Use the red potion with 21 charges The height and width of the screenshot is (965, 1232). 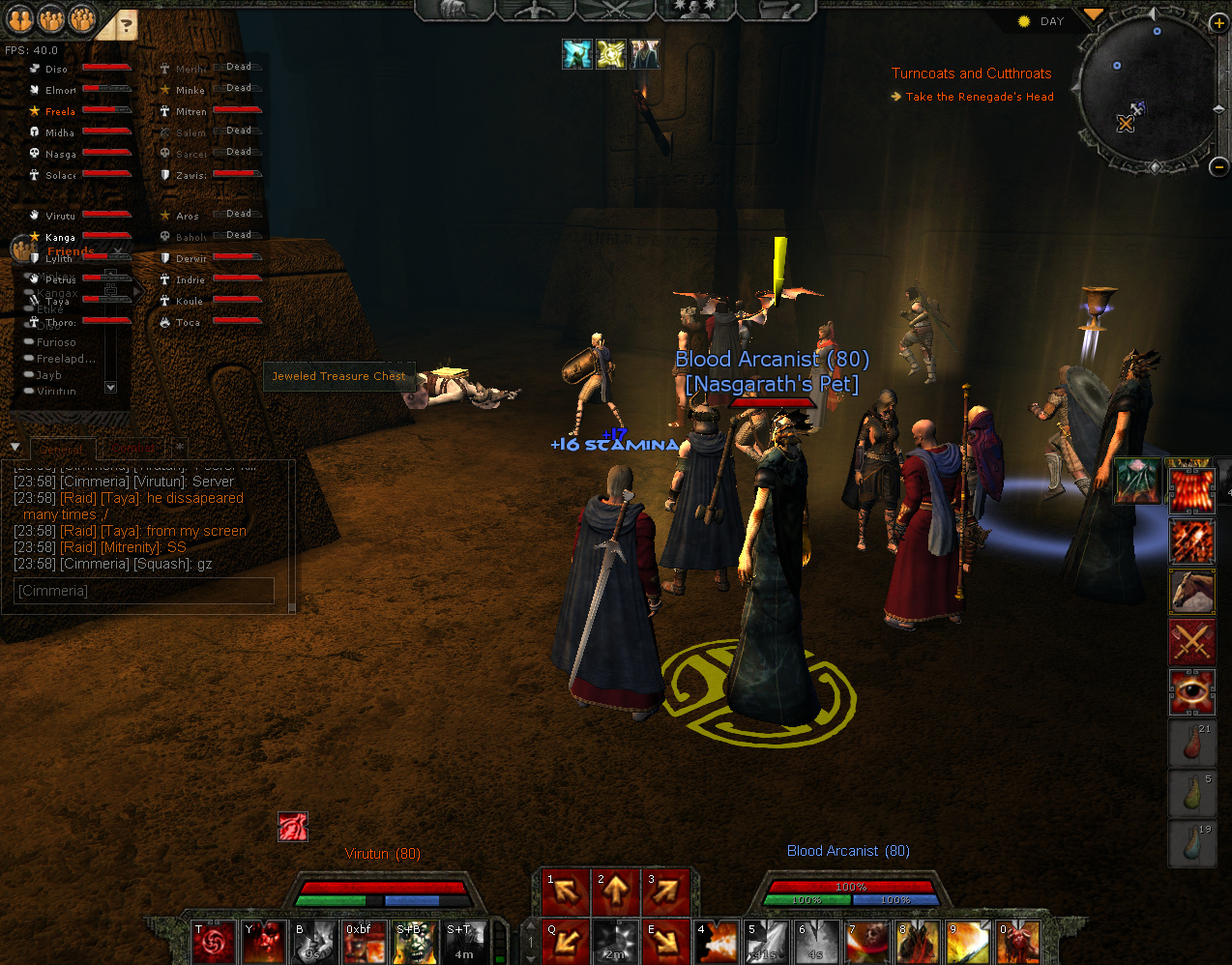tap(1192, 743)
